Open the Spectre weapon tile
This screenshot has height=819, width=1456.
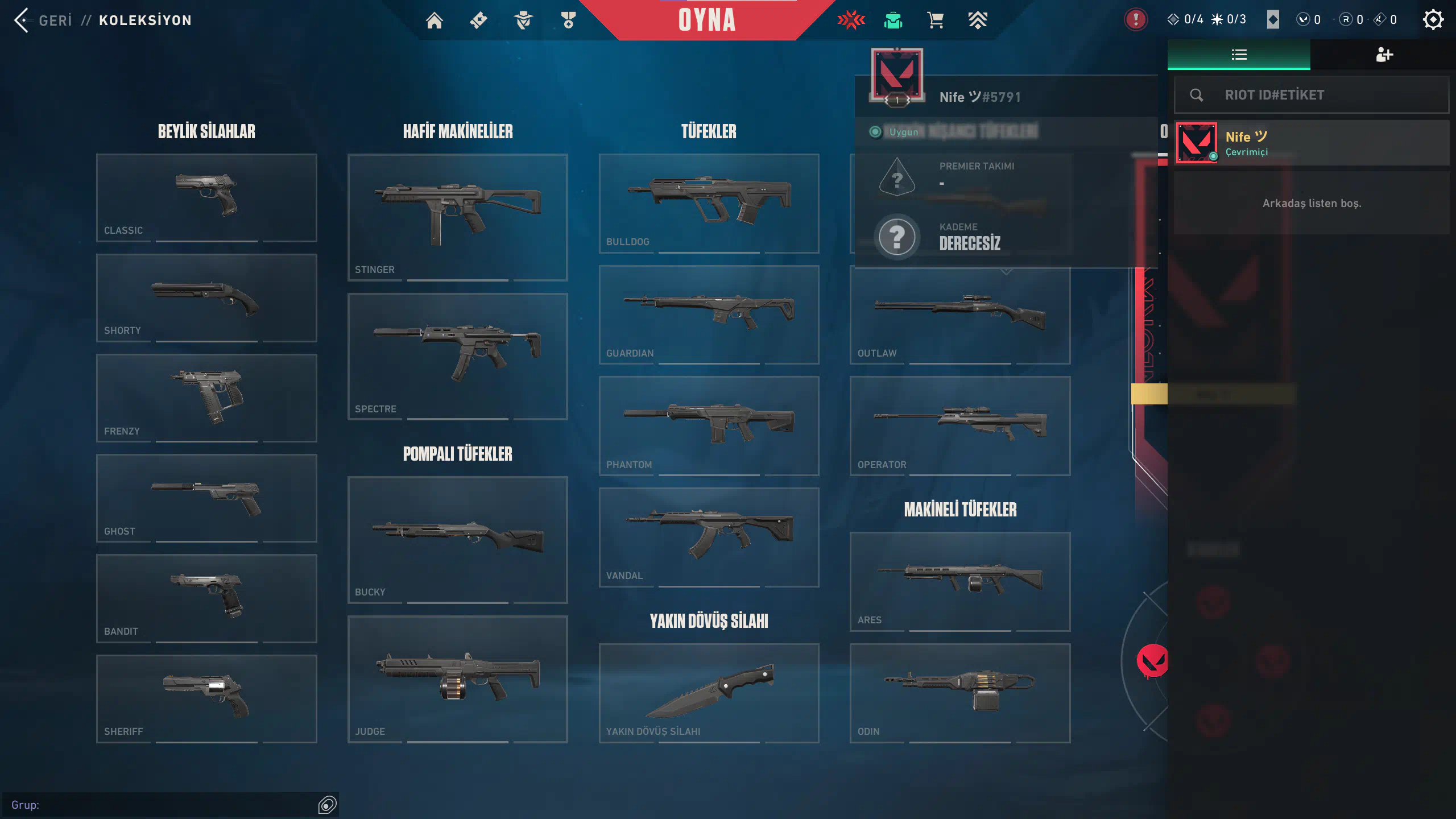click(x=457, y=356)
